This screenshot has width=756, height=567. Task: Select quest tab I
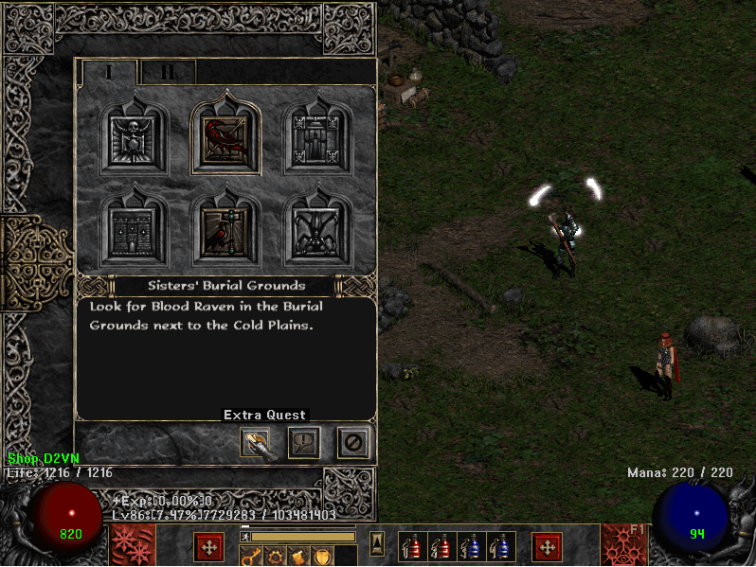110,72
